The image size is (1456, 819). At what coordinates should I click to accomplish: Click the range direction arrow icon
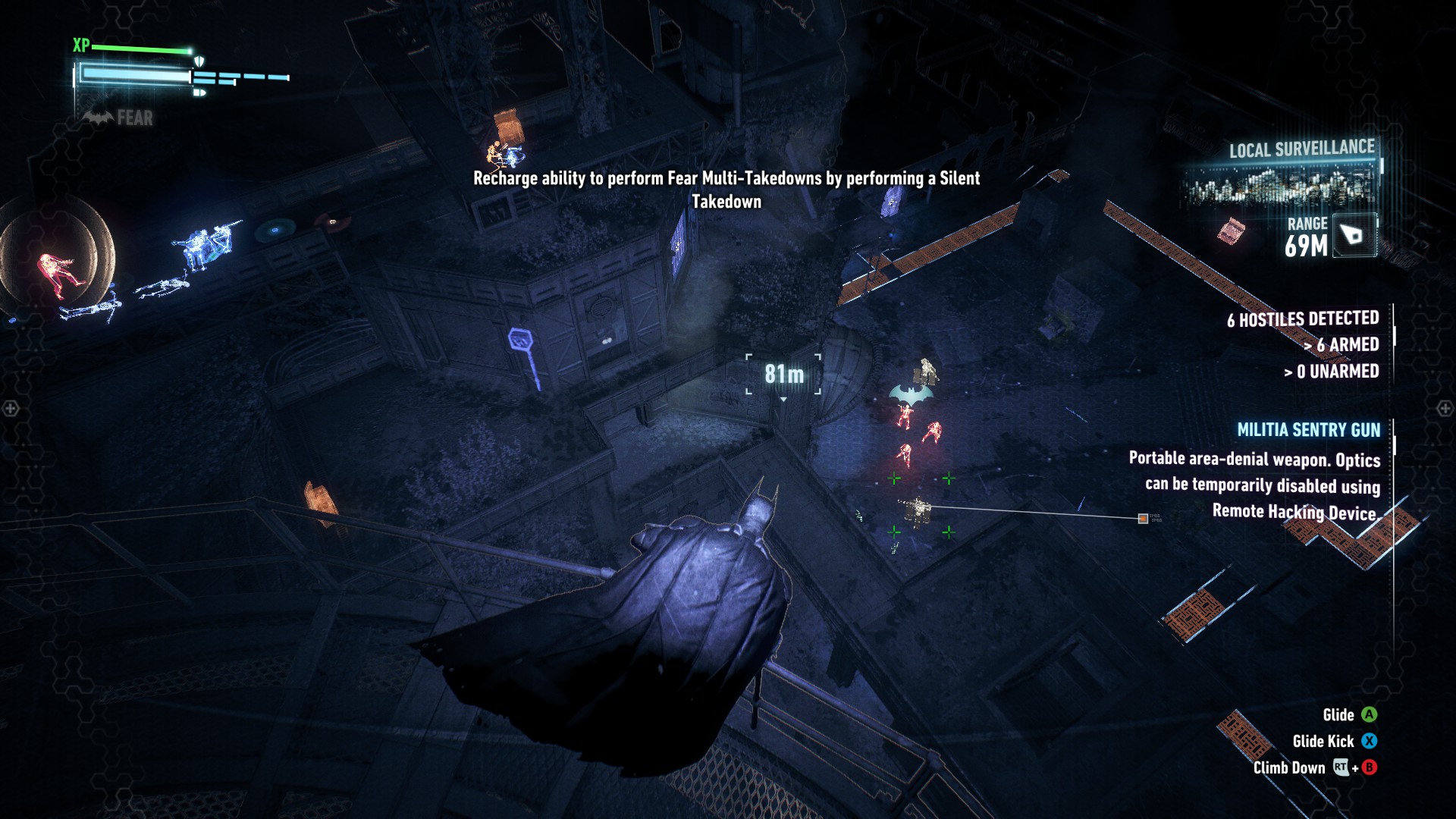coord(1353,235)
